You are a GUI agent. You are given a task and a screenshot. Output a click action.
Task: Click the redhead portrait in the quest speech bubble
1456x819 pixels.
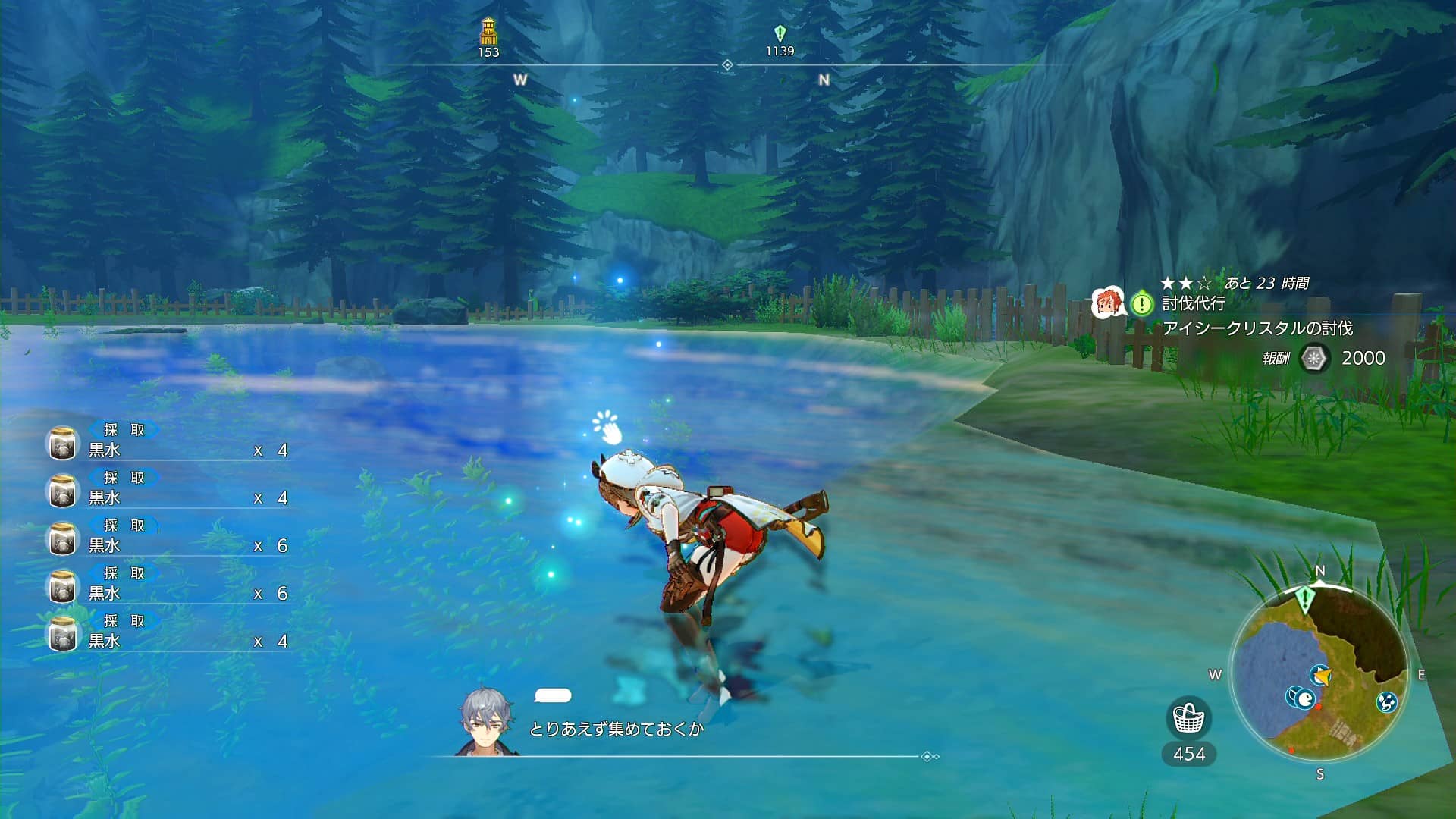pyautogui.click(x=1108, y=303)
